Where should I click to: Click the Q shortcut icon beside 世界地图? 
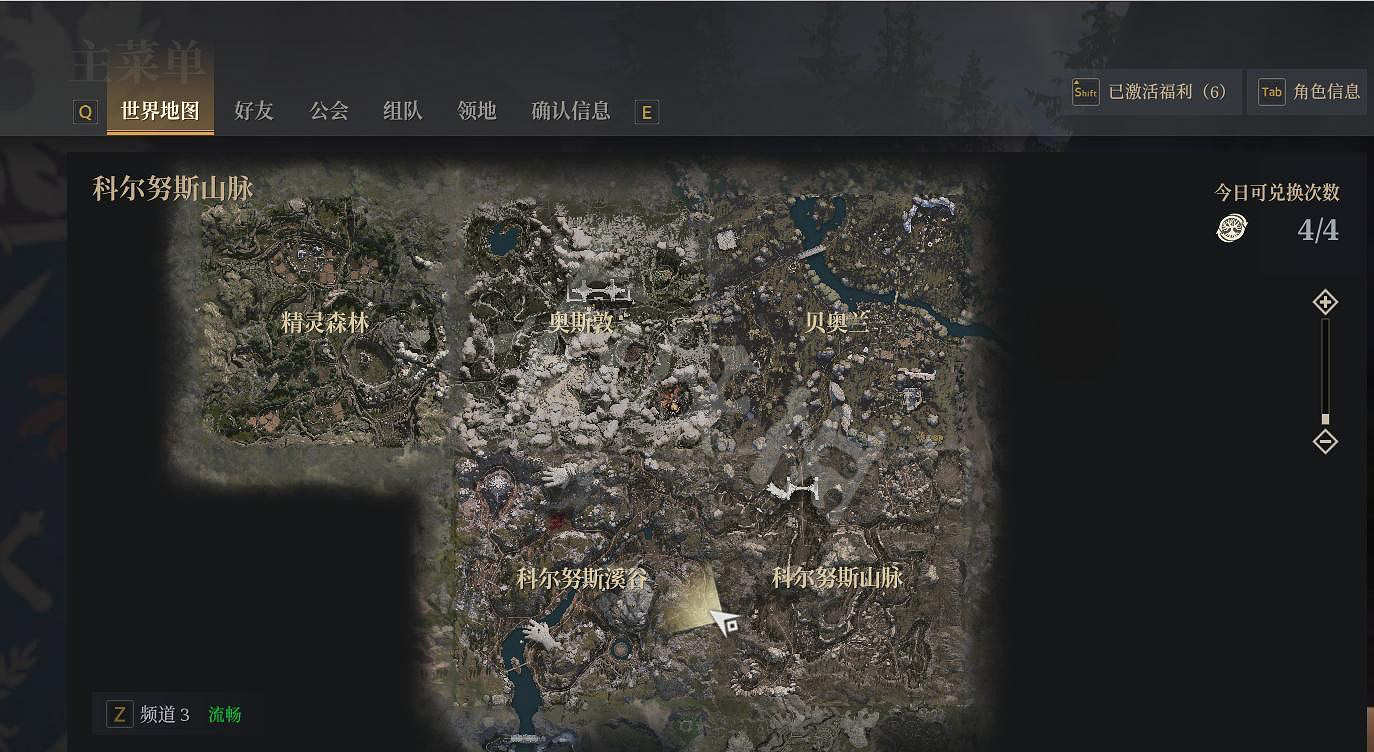[85, 112]
